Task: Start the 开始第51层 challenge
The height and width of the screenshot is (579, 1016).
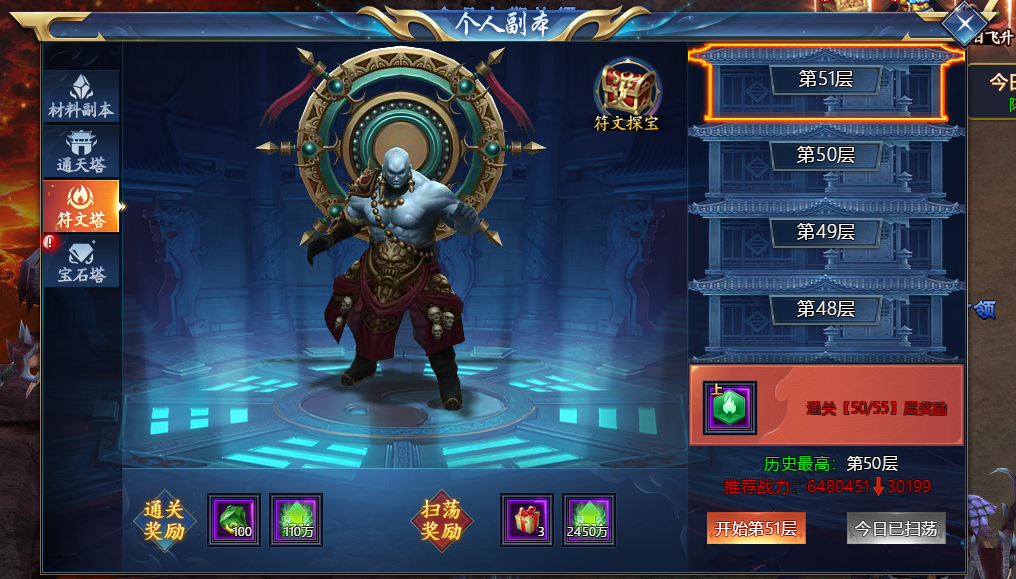Action: (x=756, y=529)
